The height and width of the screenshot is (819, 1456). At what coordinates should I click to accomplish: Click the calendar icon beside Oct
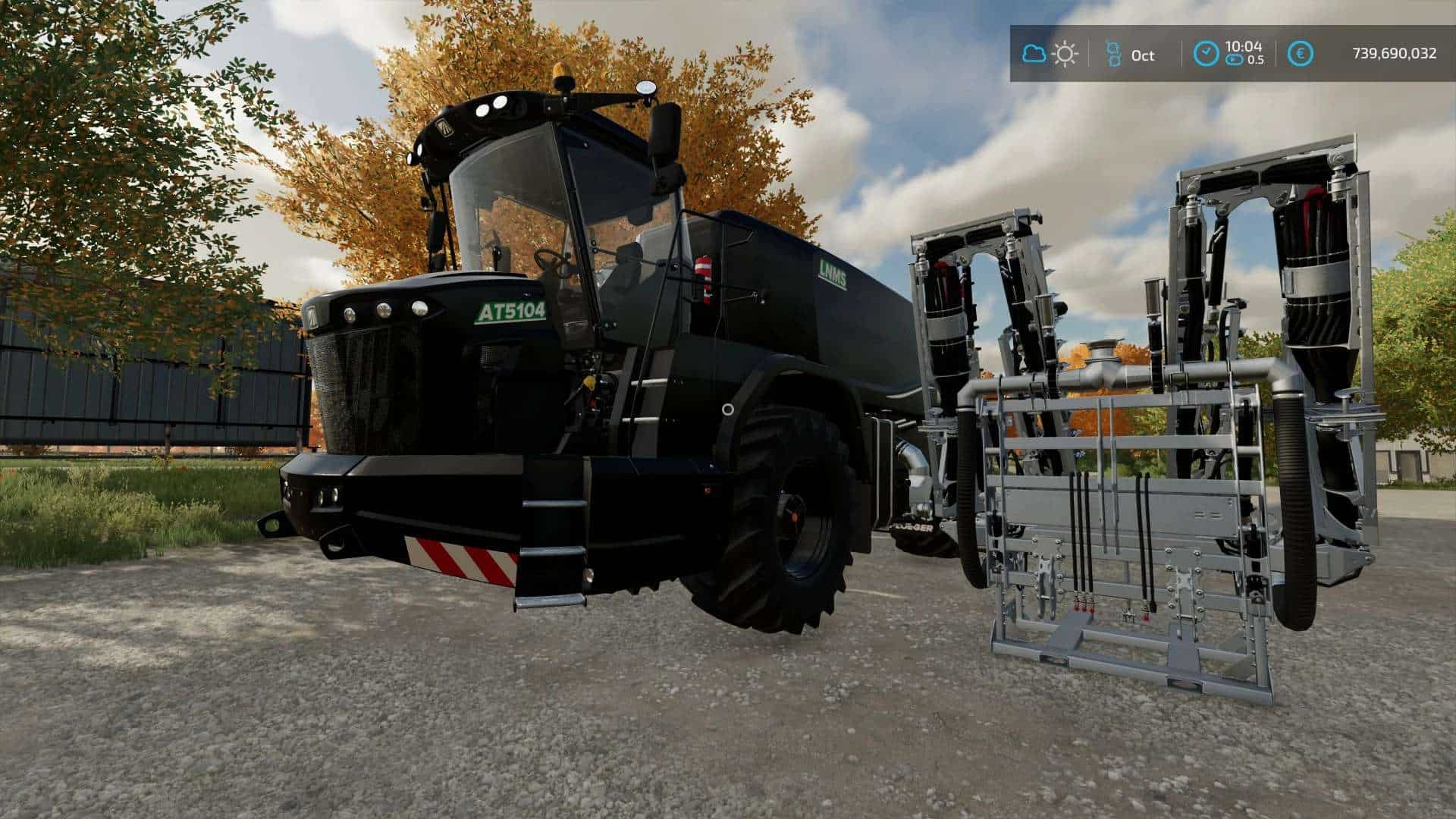coord(1113,54)
